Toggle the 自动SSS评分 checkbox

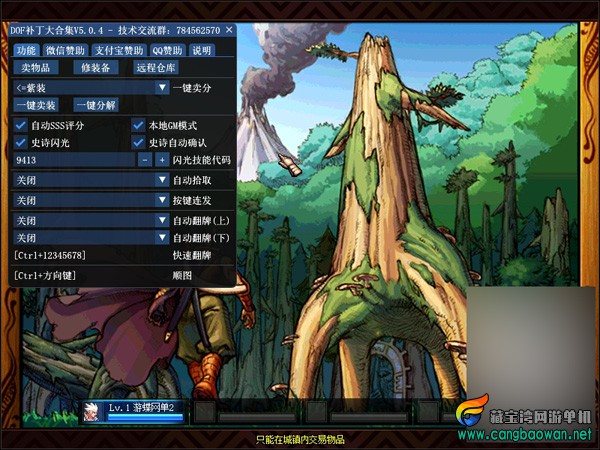20,126
